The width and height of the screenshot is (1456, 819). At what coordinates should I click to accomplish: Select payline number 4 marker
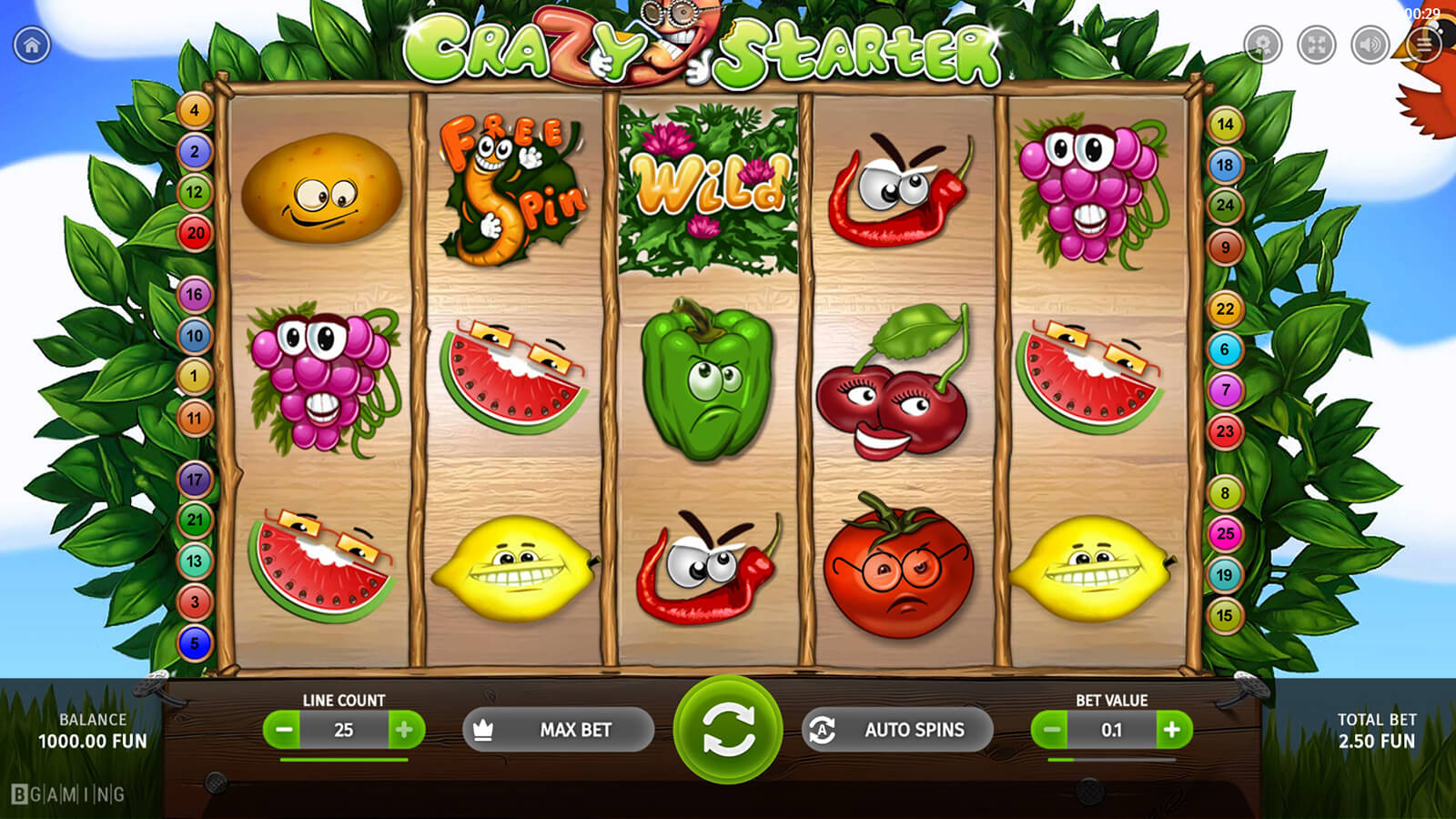(x=194, y=111)
